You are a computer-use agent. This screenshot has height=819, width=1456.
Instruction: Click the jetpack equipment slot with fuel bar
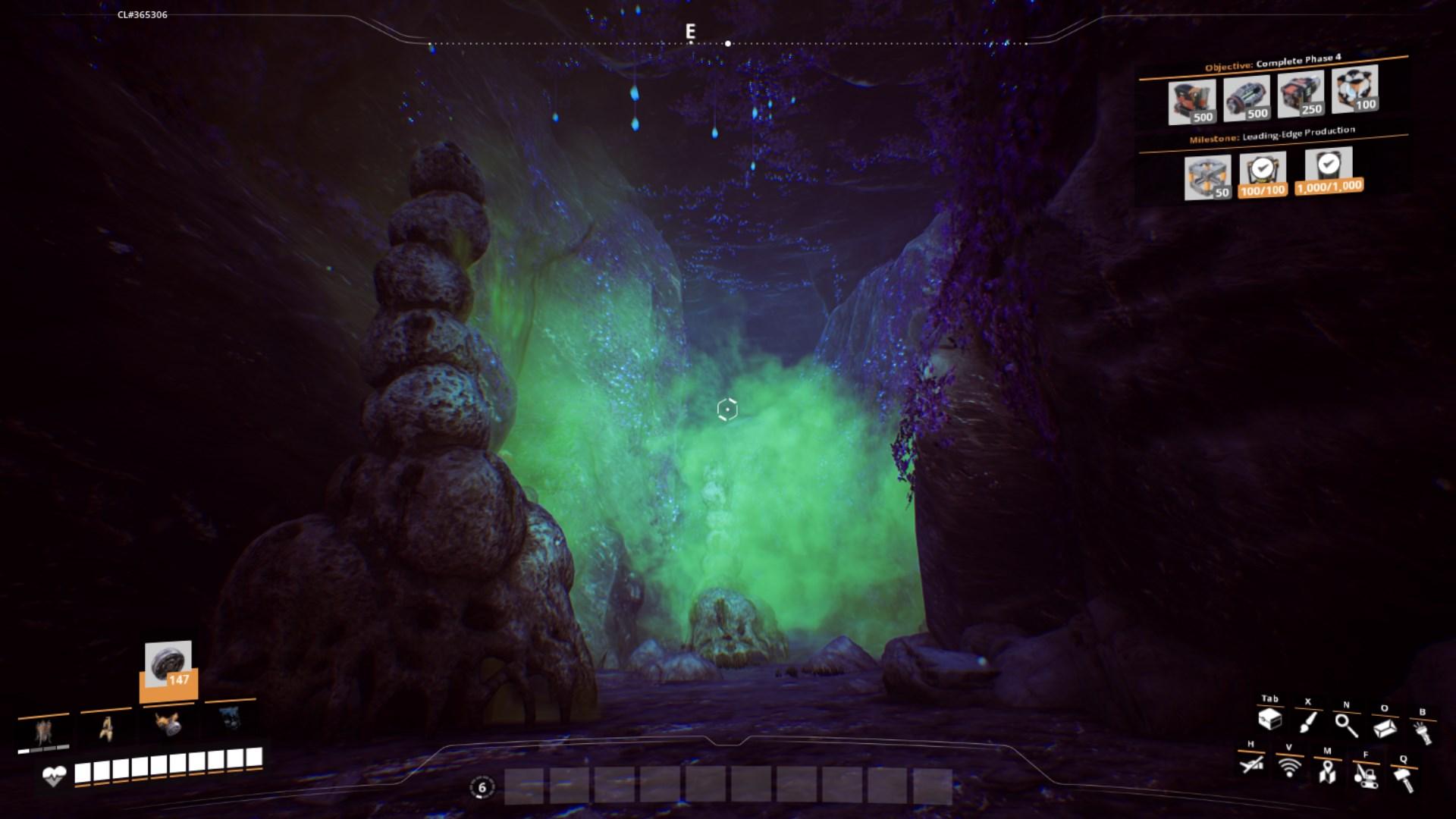(44, 733)
